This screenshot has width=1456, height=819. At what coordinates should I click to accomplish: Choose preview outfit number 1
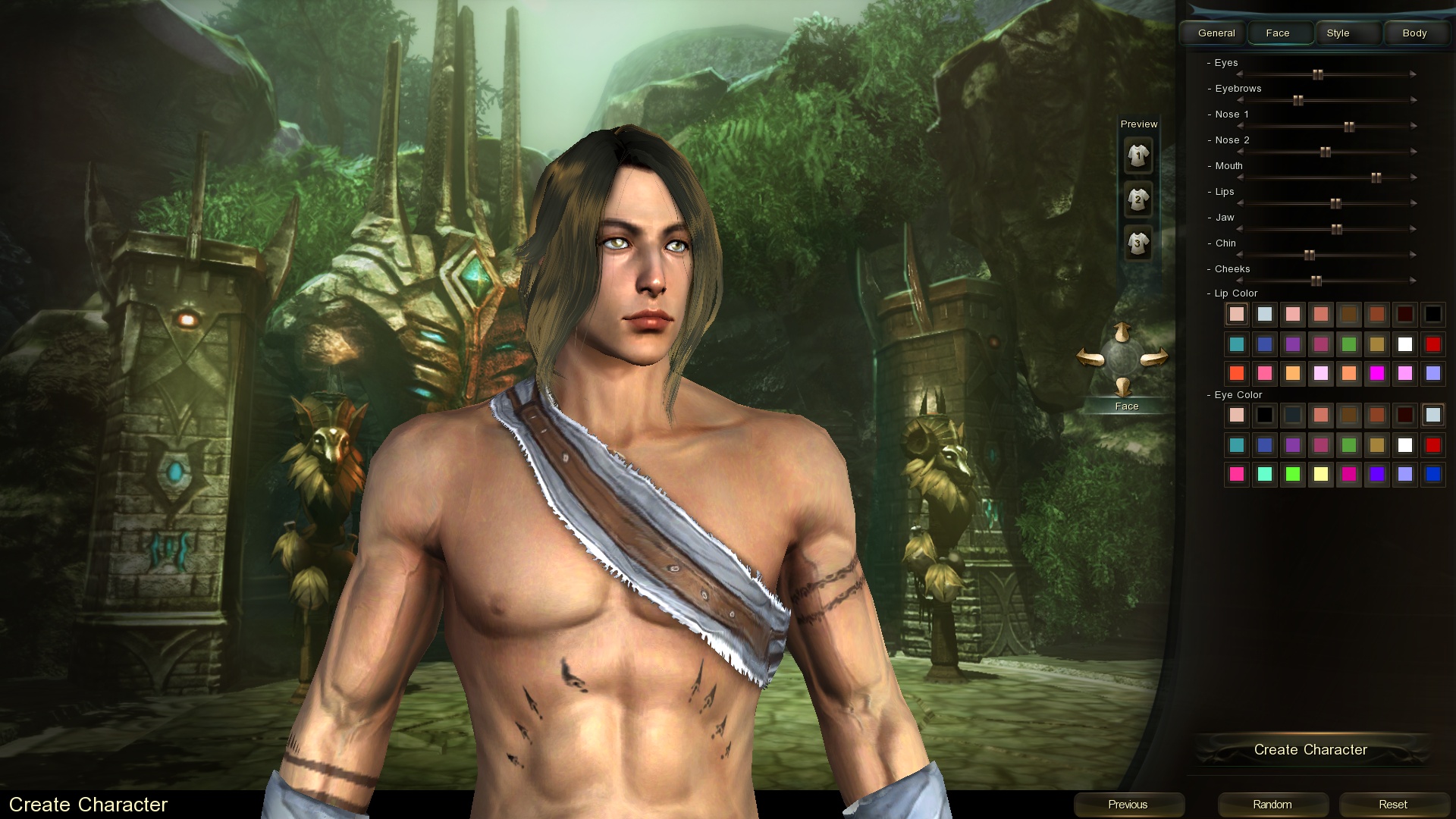click(1137, 156)
